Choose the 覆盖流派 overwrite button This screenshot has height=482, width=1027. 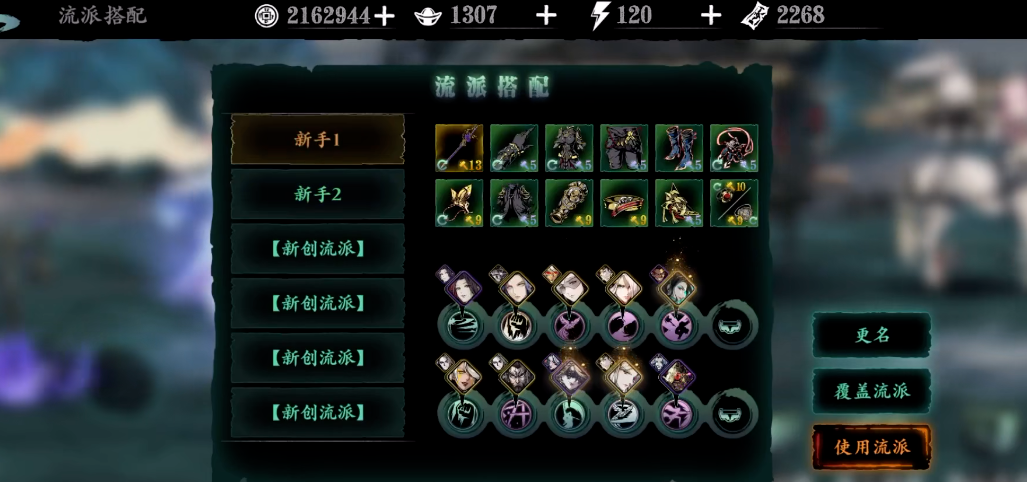pyautogui.click(x=871, y=391)
